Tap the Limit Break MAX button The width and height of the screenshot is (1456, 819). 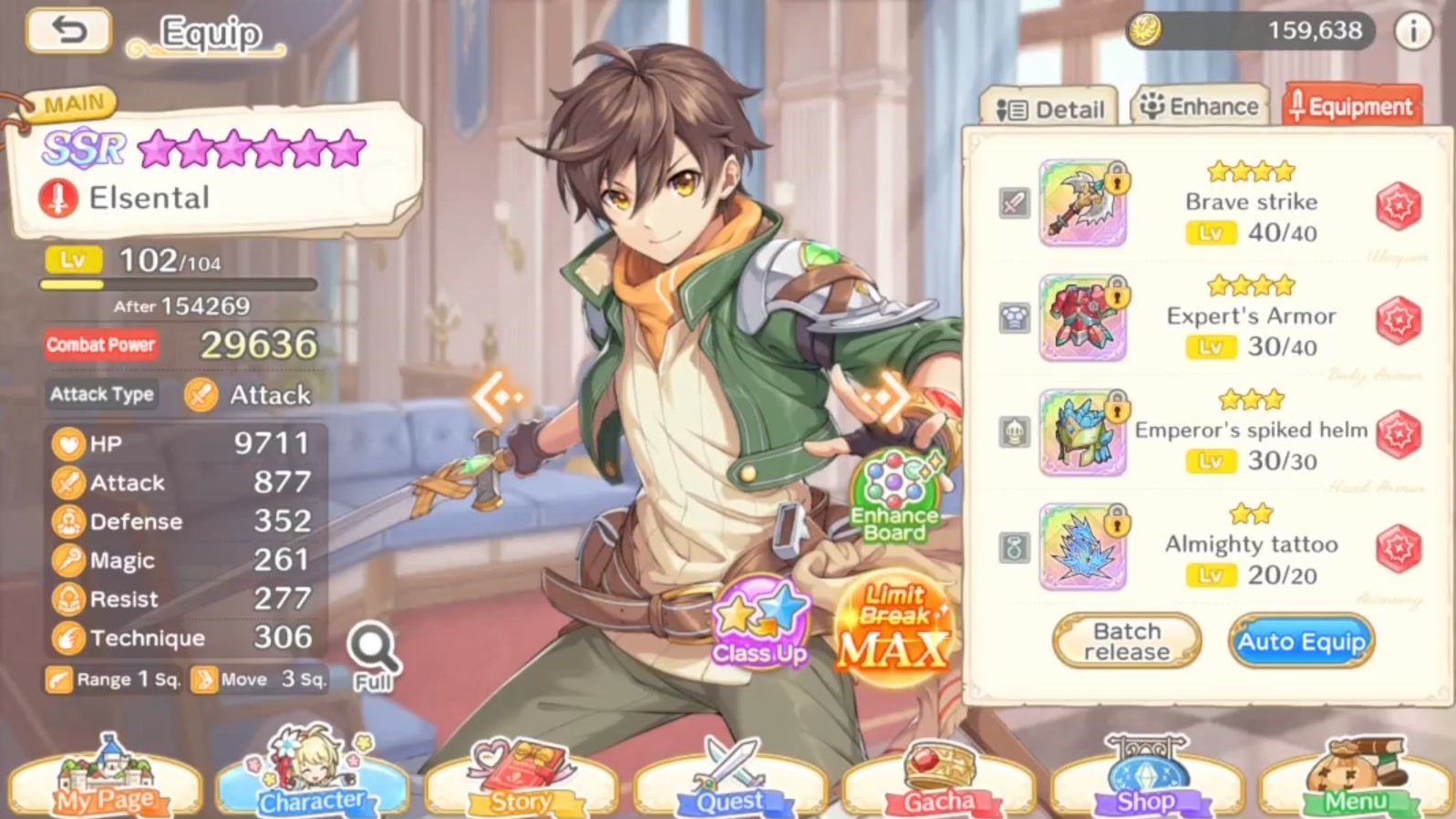[x=893, y=629]
